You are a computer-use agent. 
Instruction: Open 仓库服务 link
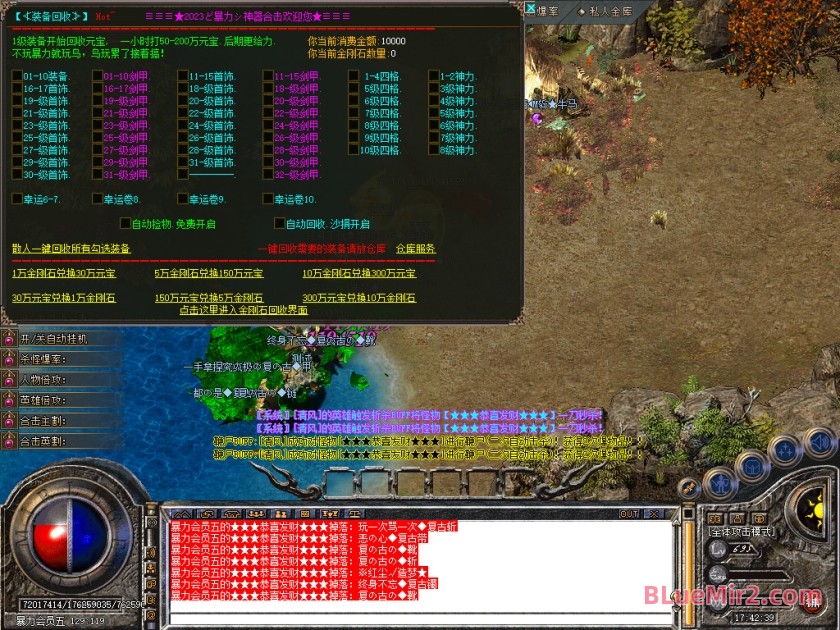[x=415, y=248]
